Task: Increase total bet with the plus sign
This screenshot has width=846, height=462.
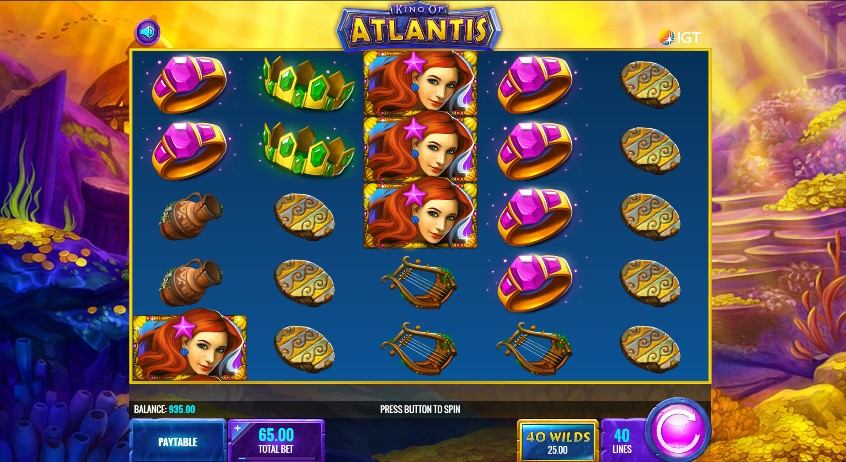Action: [238, 428]
